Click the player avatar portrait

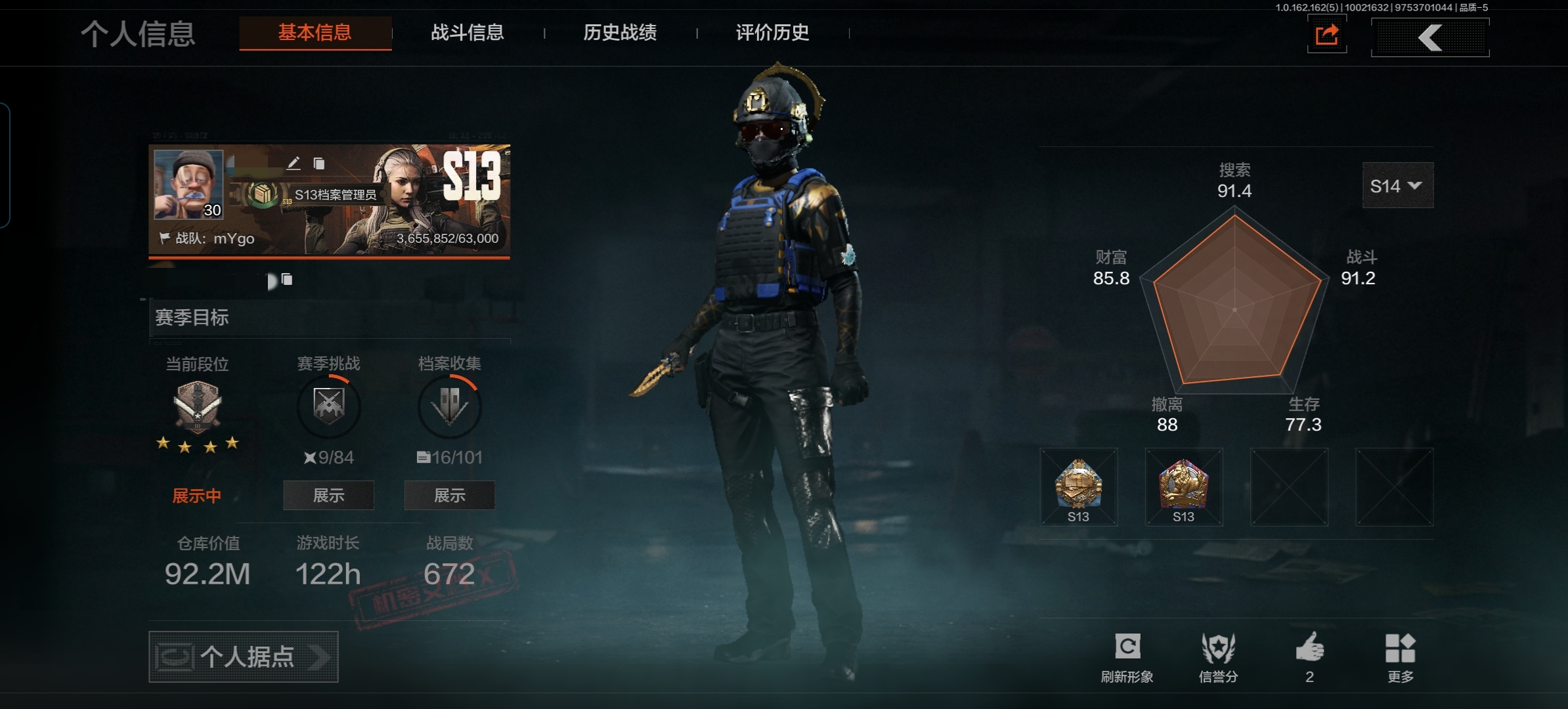[x=188, y=184]
